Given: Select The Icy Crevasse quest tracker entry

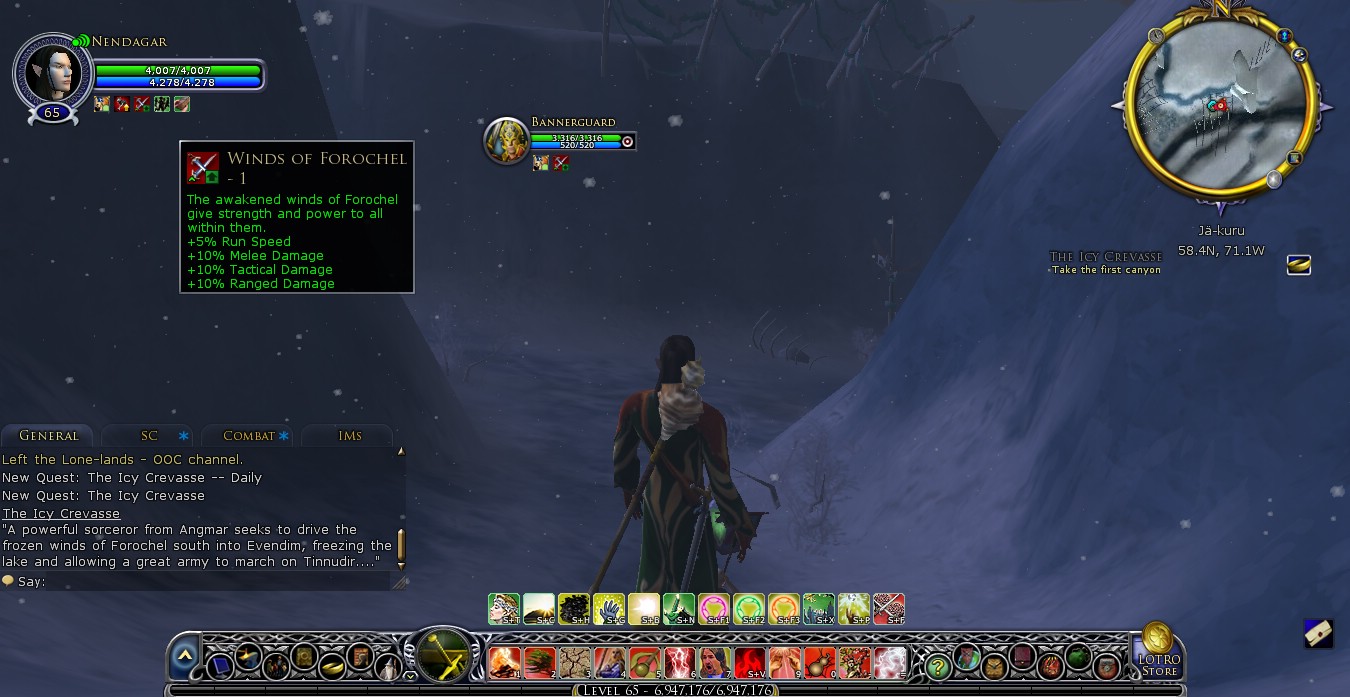Looking at the screenshot, I should (1106, 257).
